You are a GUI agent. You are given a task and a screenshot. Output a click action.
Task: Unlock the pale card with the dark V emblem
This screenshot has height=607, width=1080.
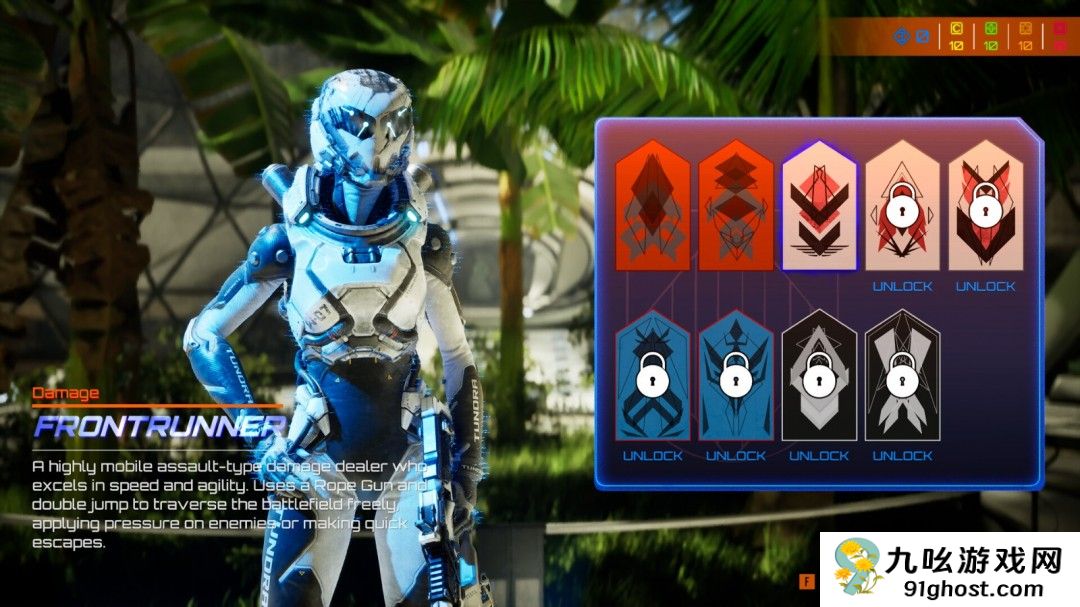(985, 286)
